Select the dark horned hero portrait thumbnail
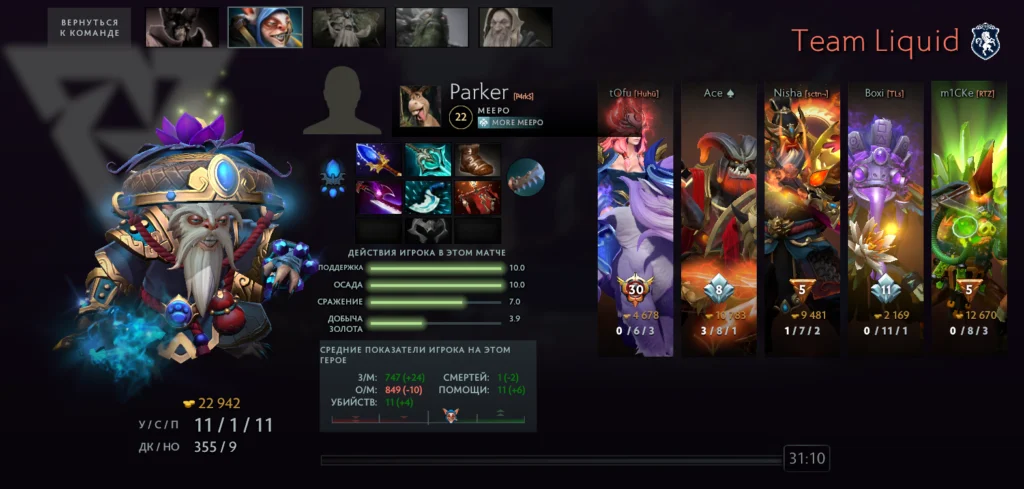The image size is (1024, 489). [x=182, y=27]
